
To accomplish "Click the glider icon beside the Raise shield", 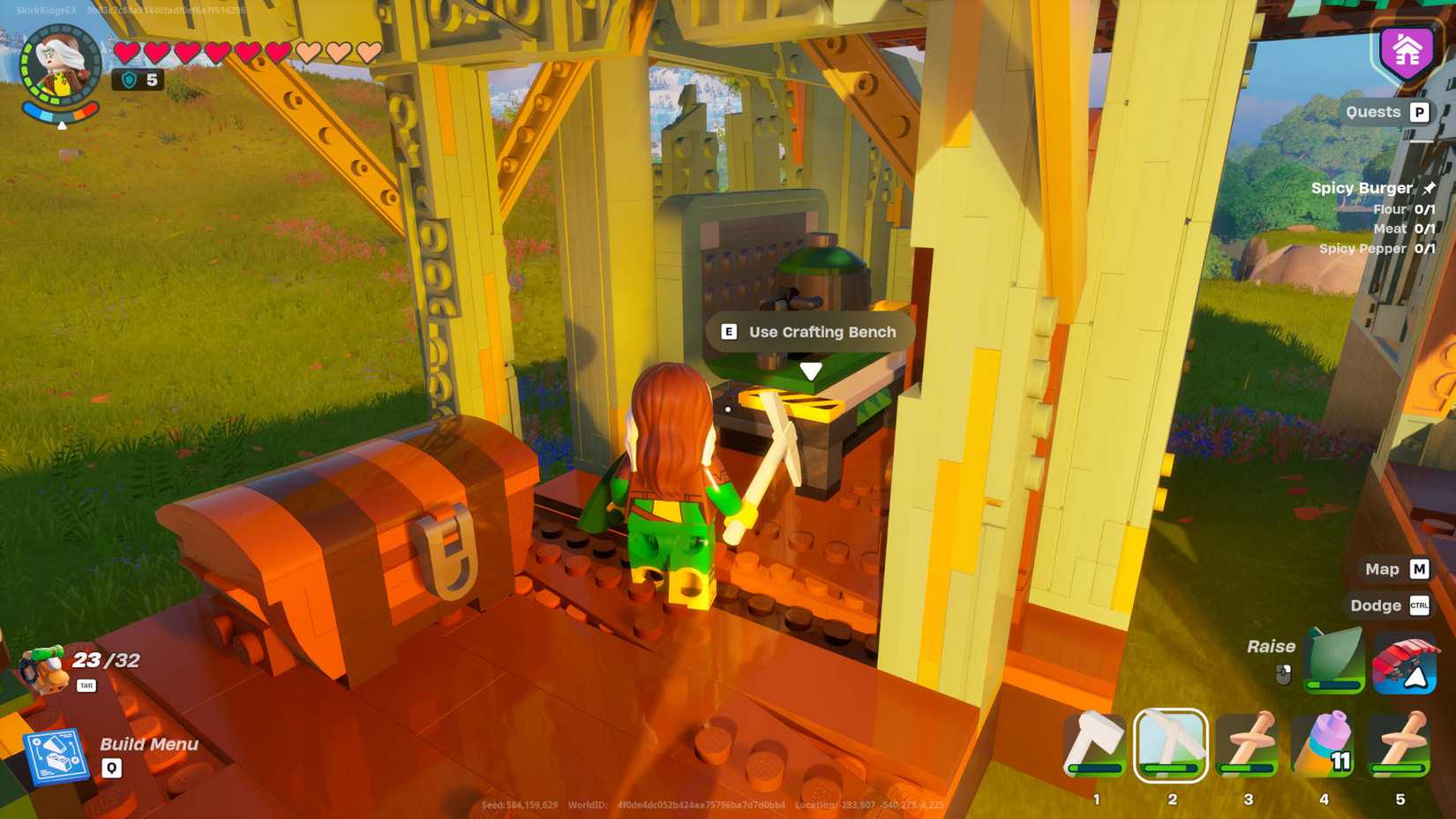I will [x=1403, y=663].
